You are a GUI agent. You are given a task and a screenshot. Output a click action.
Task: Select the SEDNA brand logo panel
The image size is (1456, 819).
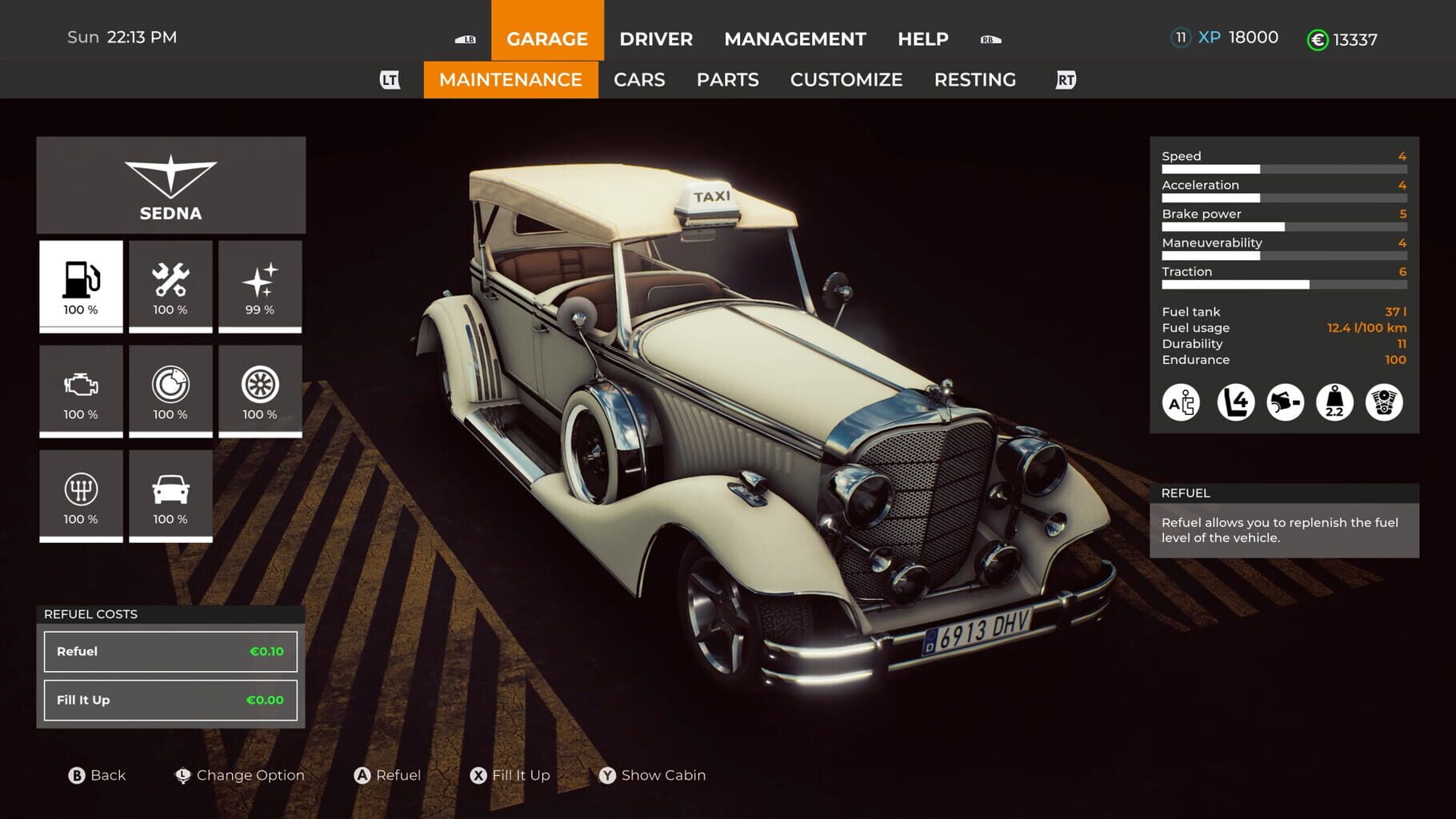[170, 185]
